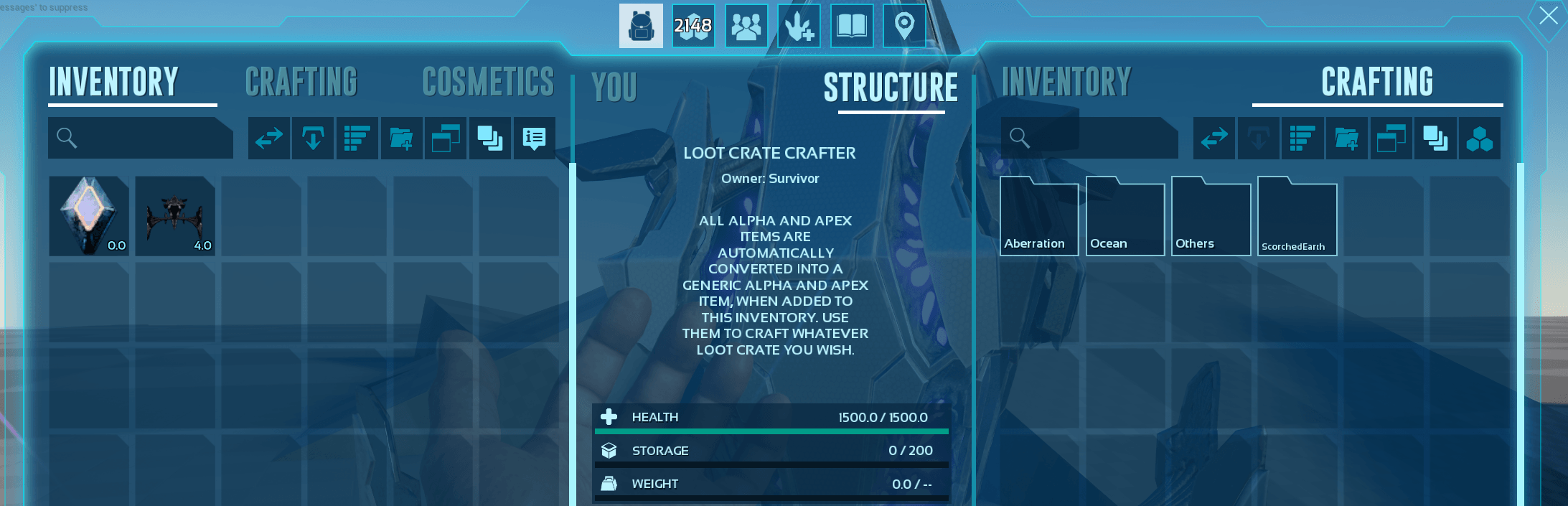Open the book journal icon
This screenshot has width=1568, height=506.
(x=852, y=26)
